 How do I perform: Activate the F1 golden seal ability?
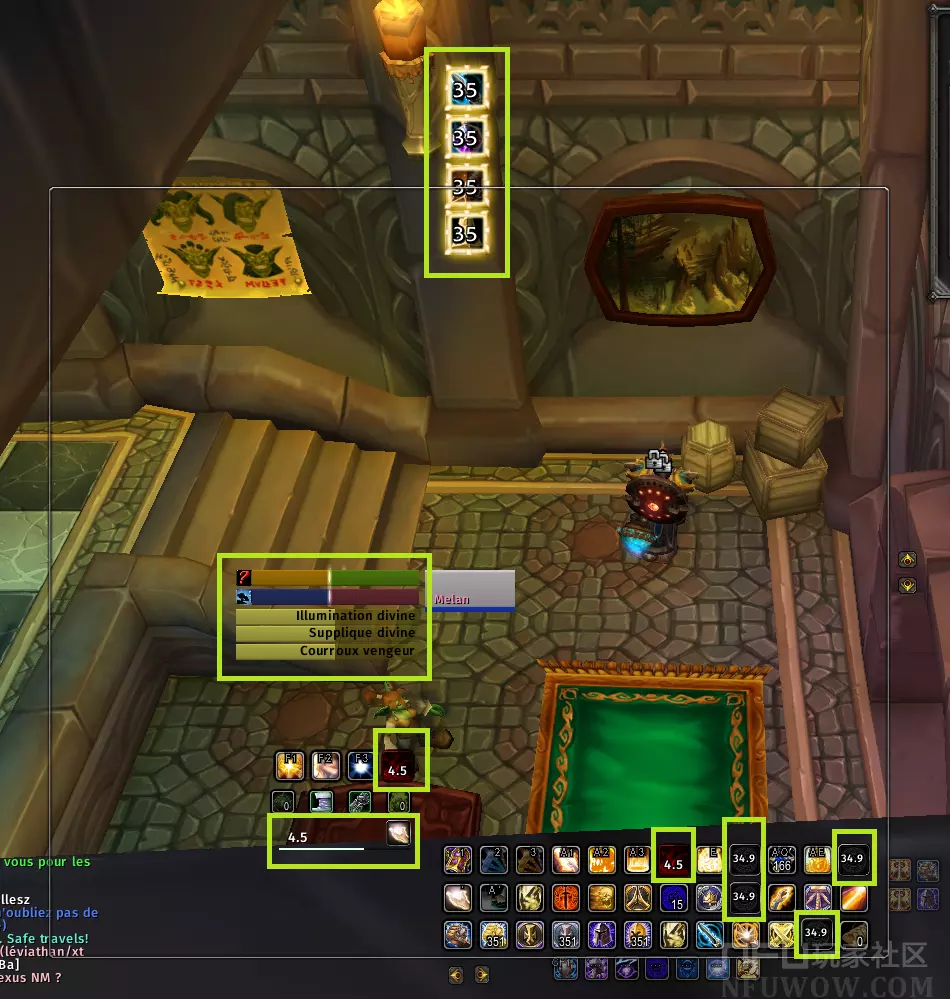(x=290, y=767)
